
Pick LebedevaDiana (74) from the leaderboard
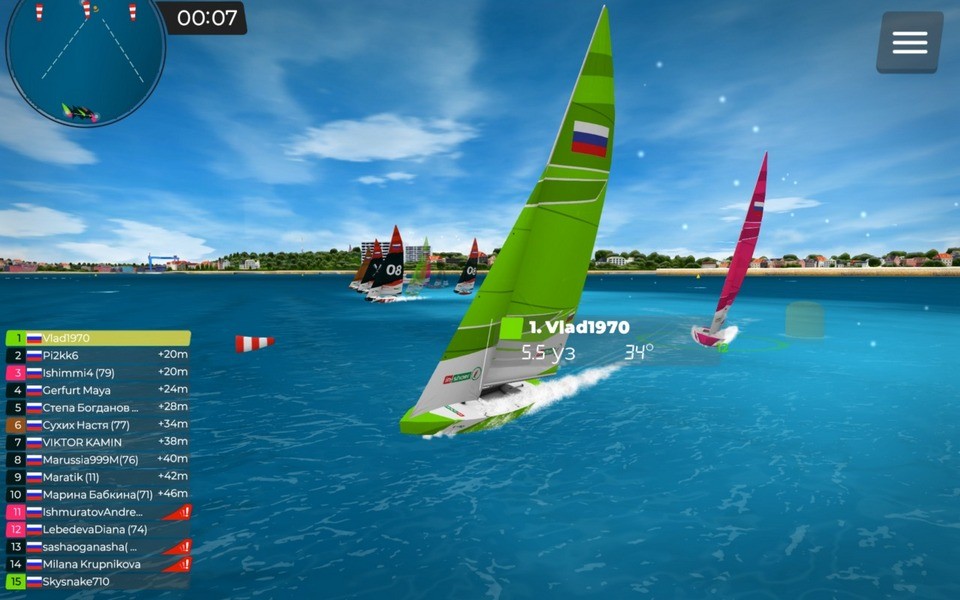coord(98,529)
